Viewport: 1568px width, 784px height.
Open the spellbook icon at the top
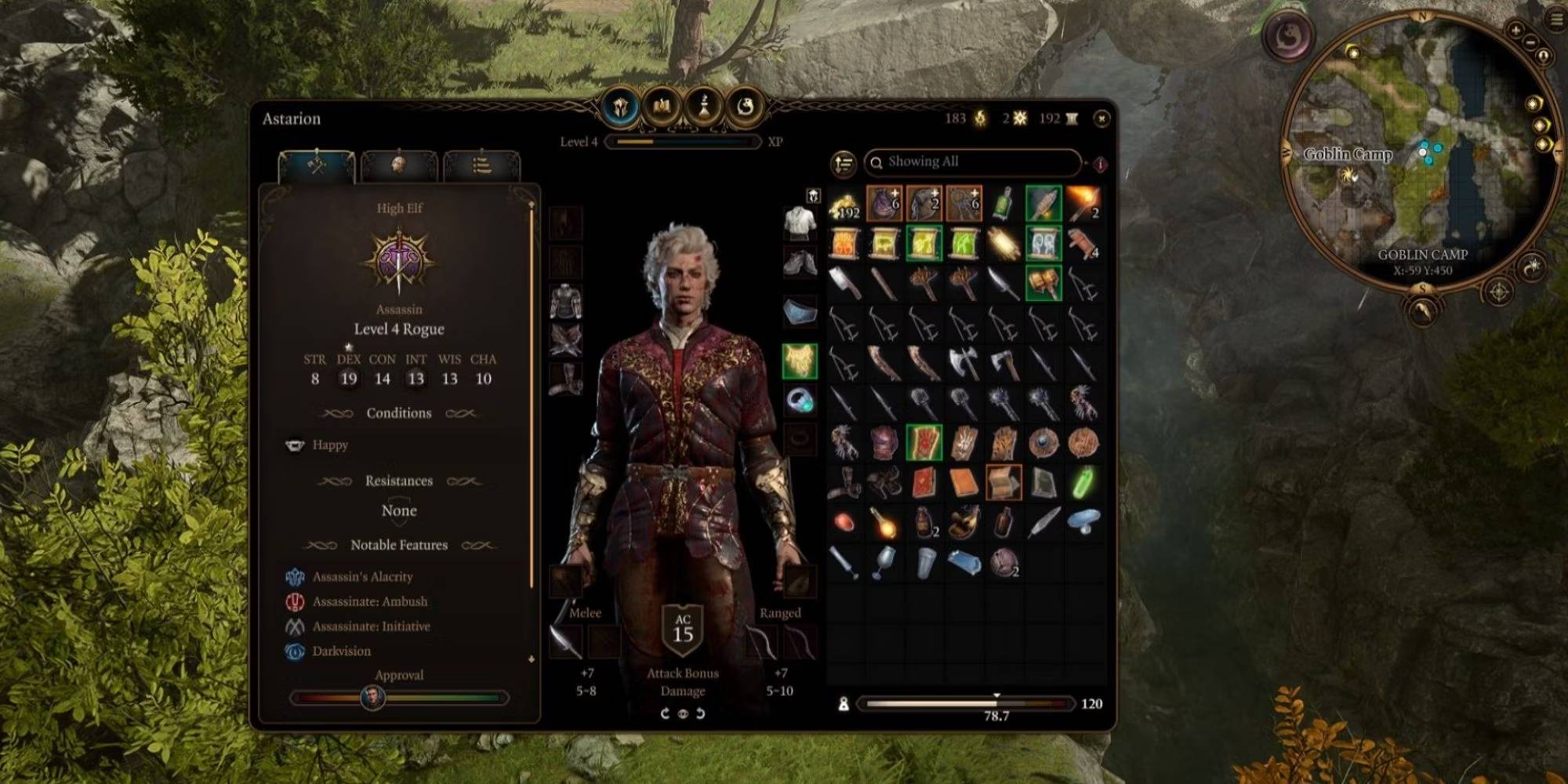661,111
